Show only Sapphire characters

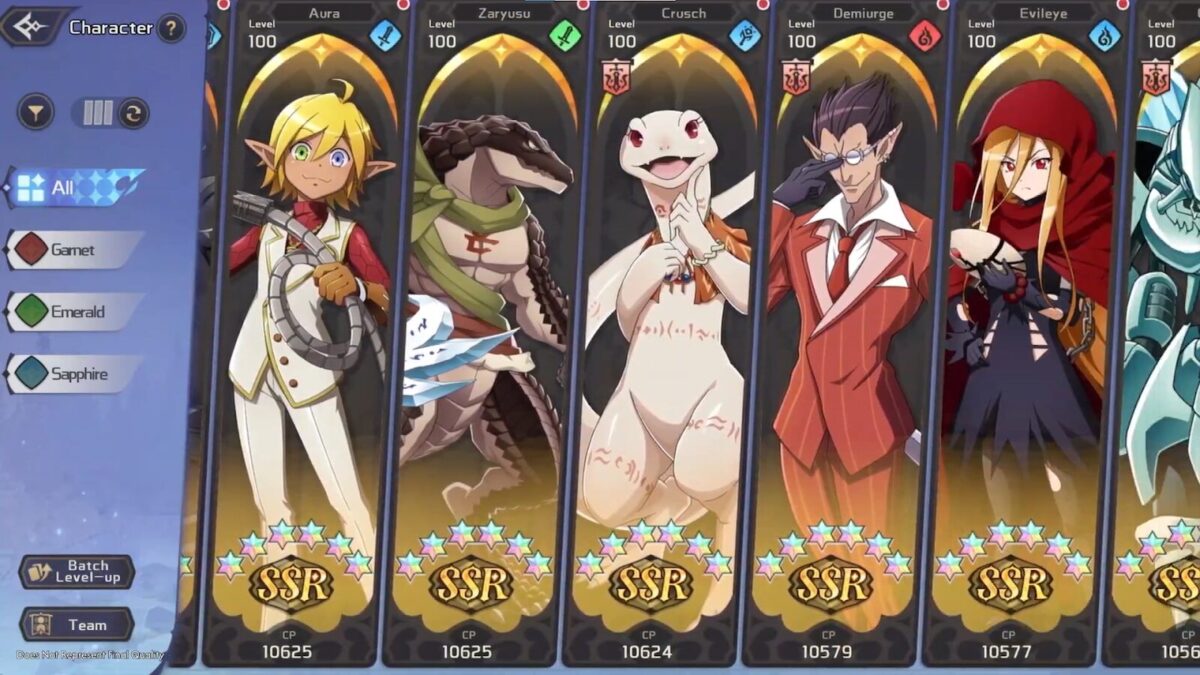(72, 374)
